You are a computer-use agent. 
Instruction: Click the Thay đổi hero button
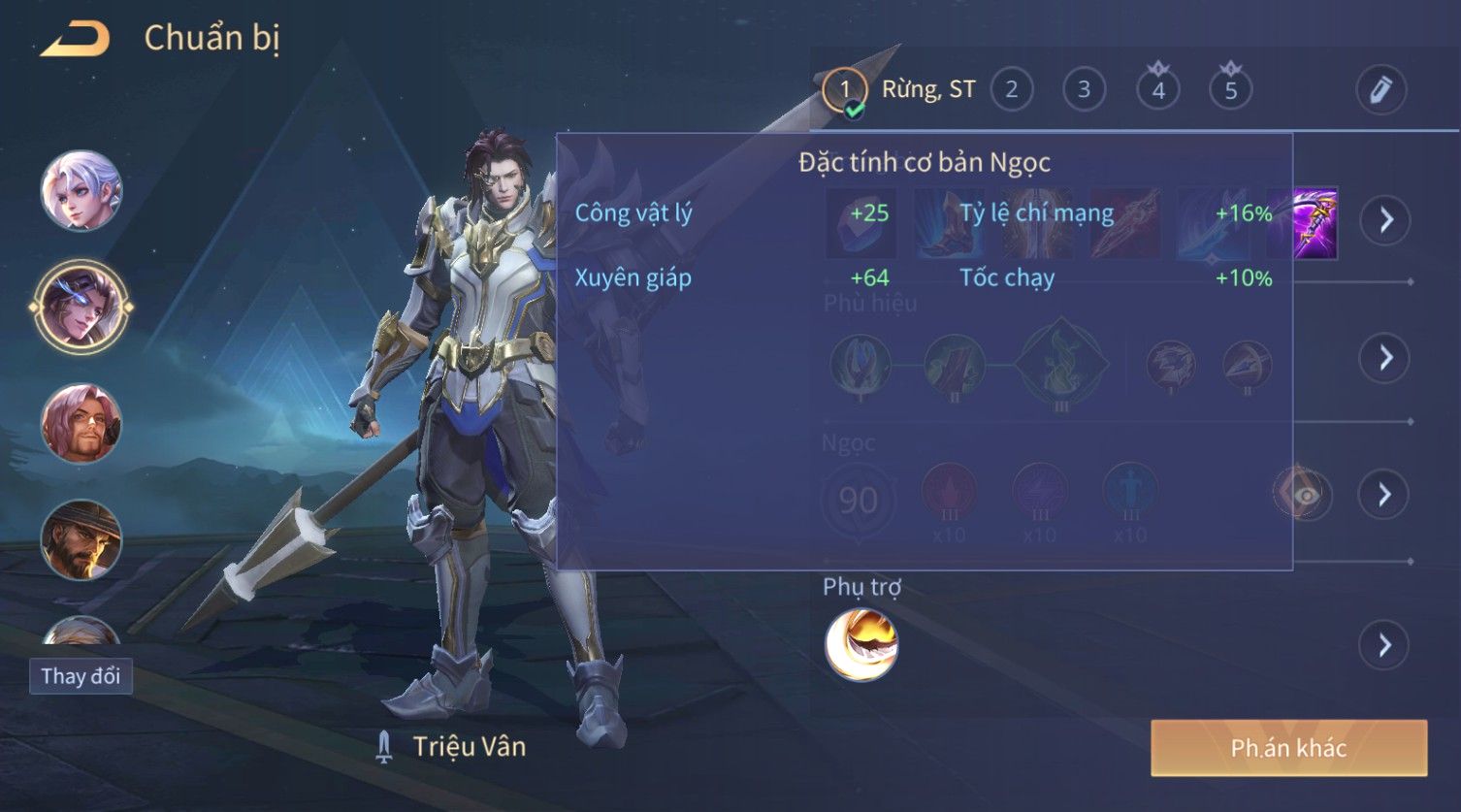[x=81, y=676]
